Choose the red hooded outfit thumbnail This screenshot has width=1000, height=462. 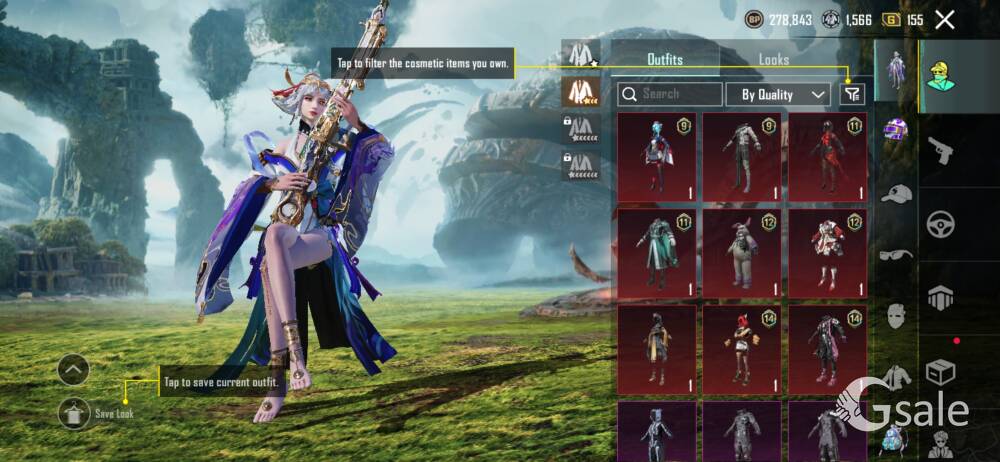tap(827, 153)
